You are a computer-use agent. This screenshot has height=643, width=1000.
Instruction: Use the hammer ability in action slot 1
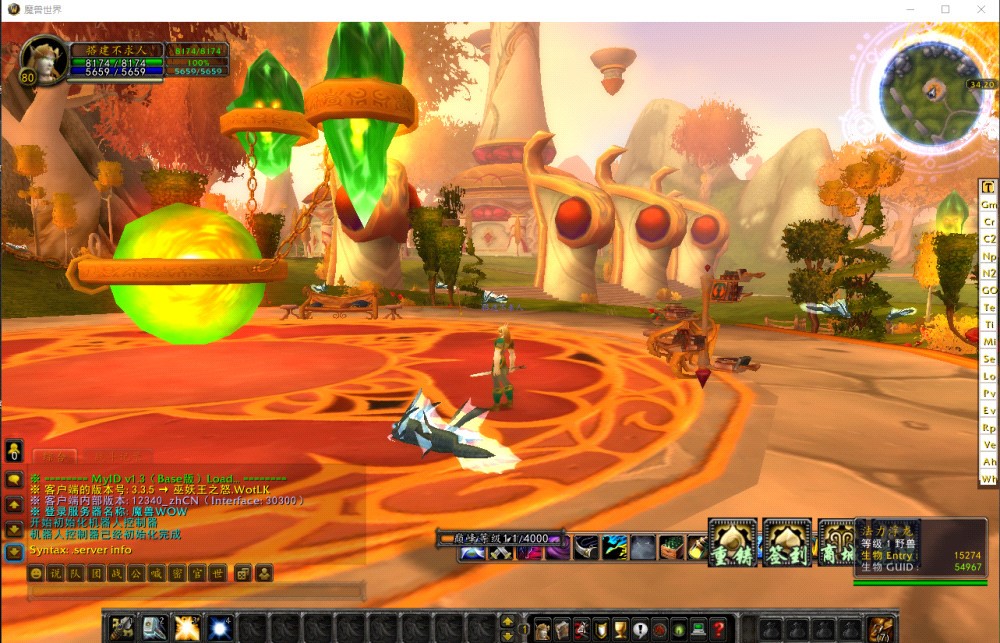pos(122,628)
